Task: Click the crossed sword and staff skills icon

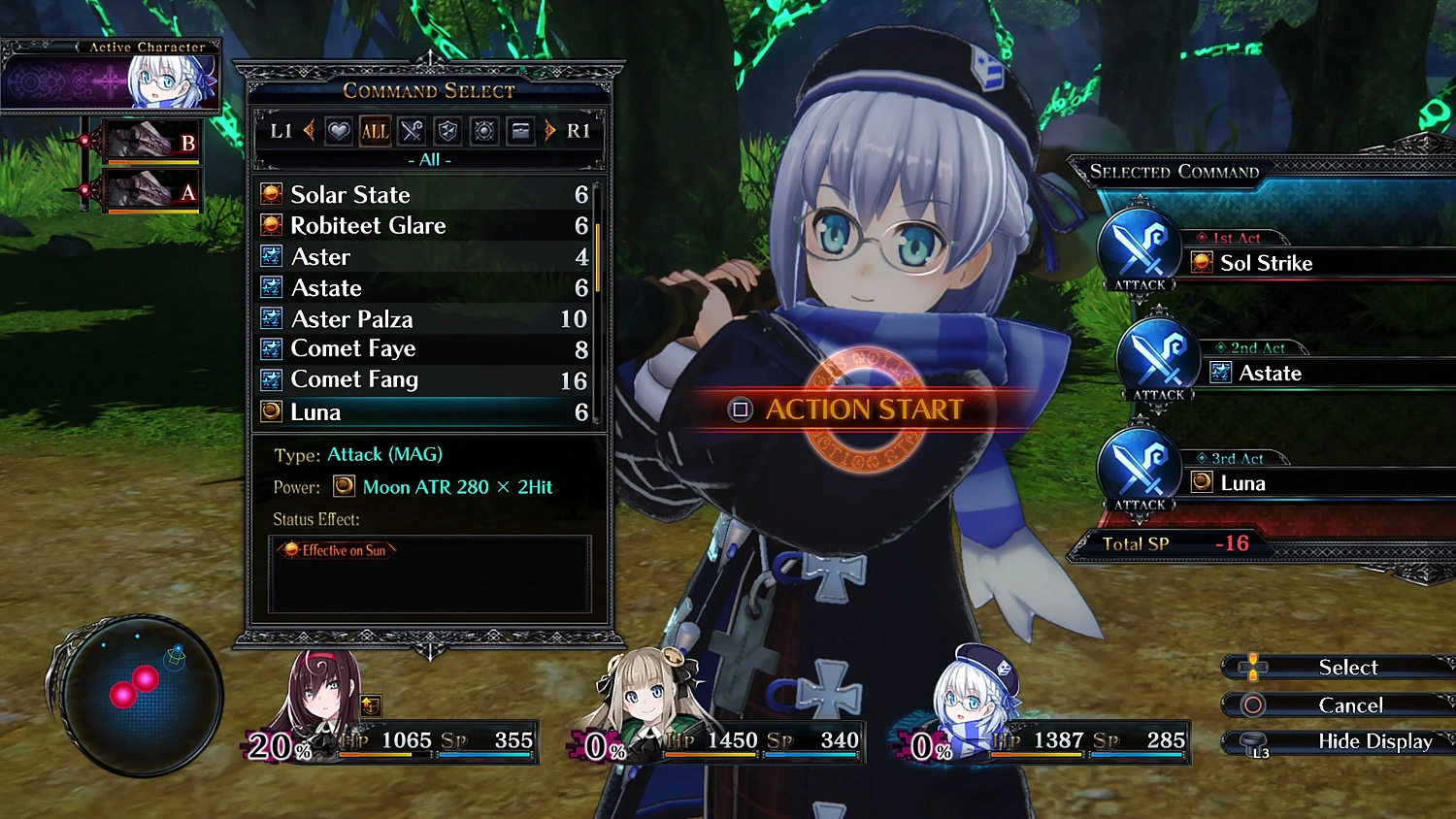Action: [411, 131]
